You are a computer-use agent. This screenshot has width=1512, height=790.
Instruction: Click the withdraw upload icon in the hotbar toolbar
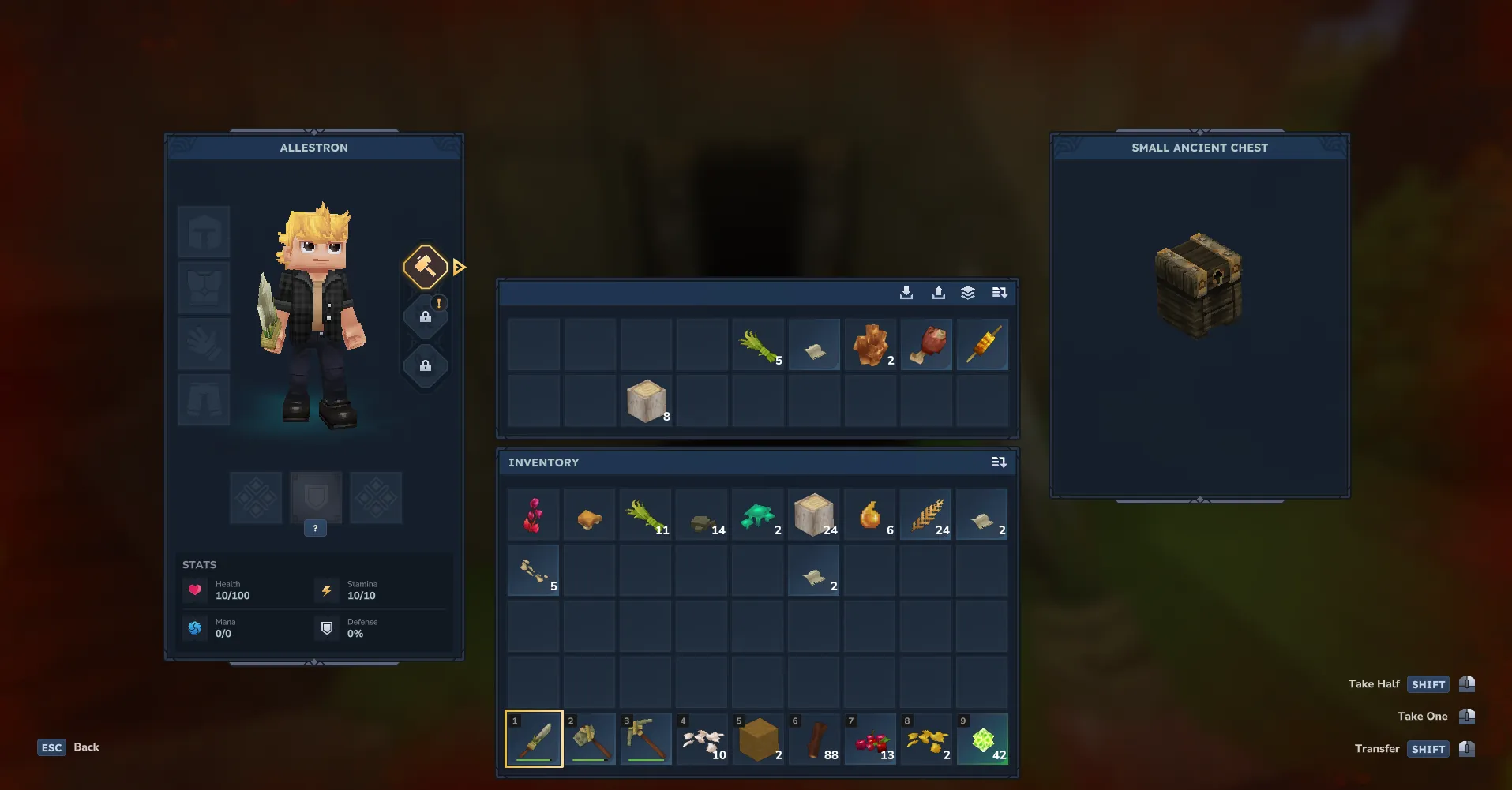point(939,292)
